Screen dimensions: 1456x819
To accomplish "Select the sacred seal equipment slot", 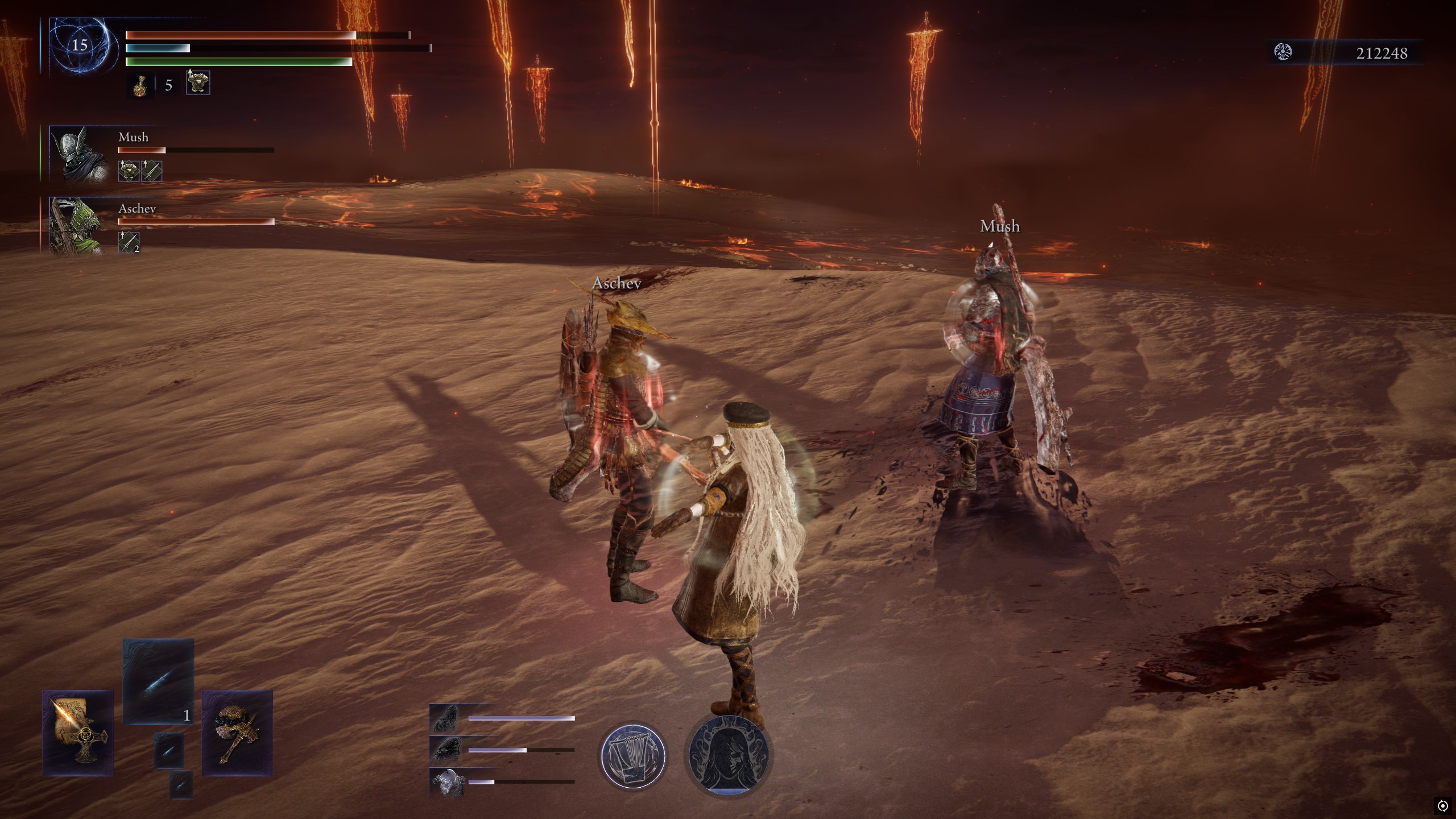I will tap(78, 733).
